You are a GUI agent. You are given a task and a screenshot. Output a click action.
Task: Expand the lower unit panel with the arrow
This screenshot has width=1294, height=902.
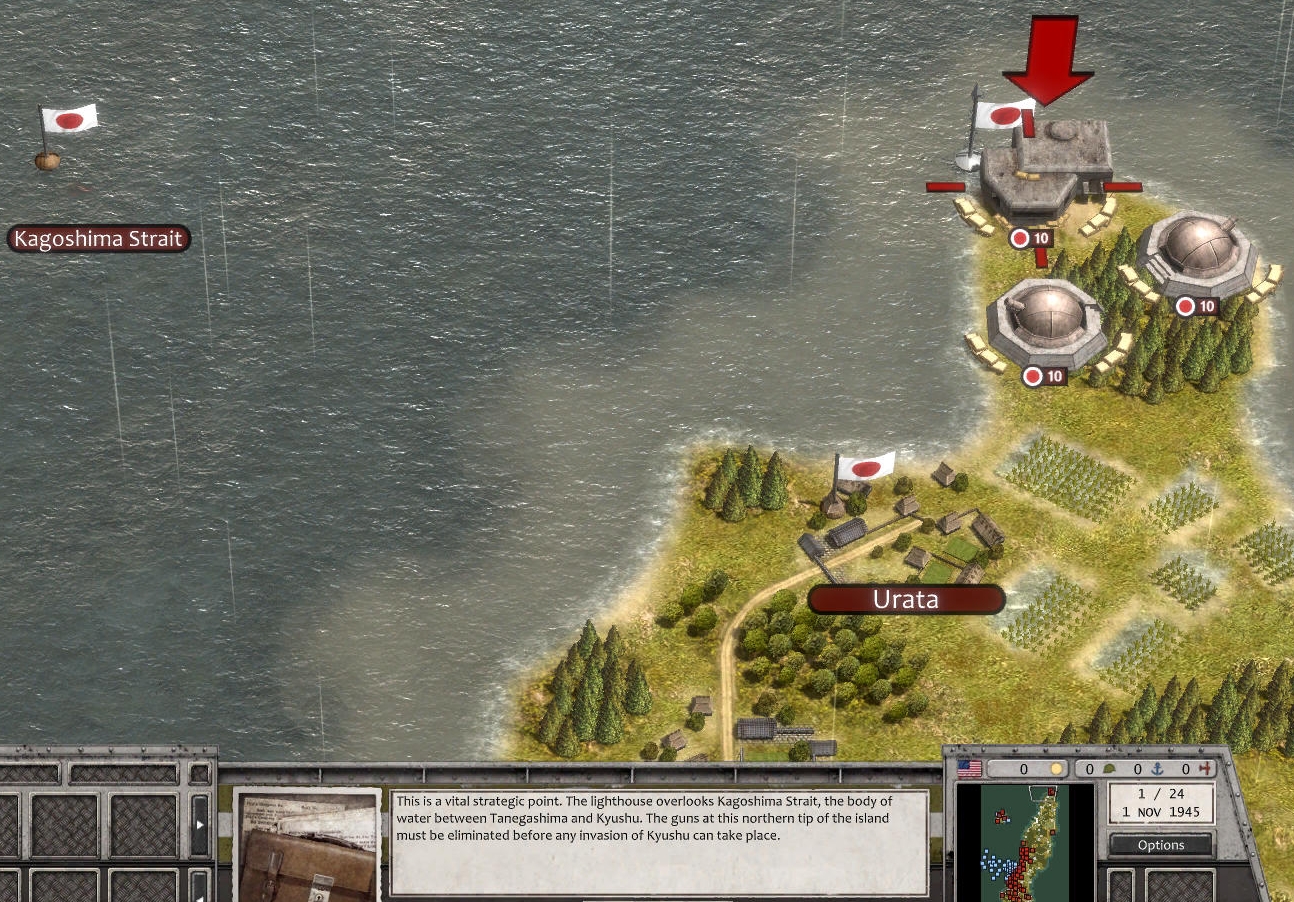(x=199, y=897)
